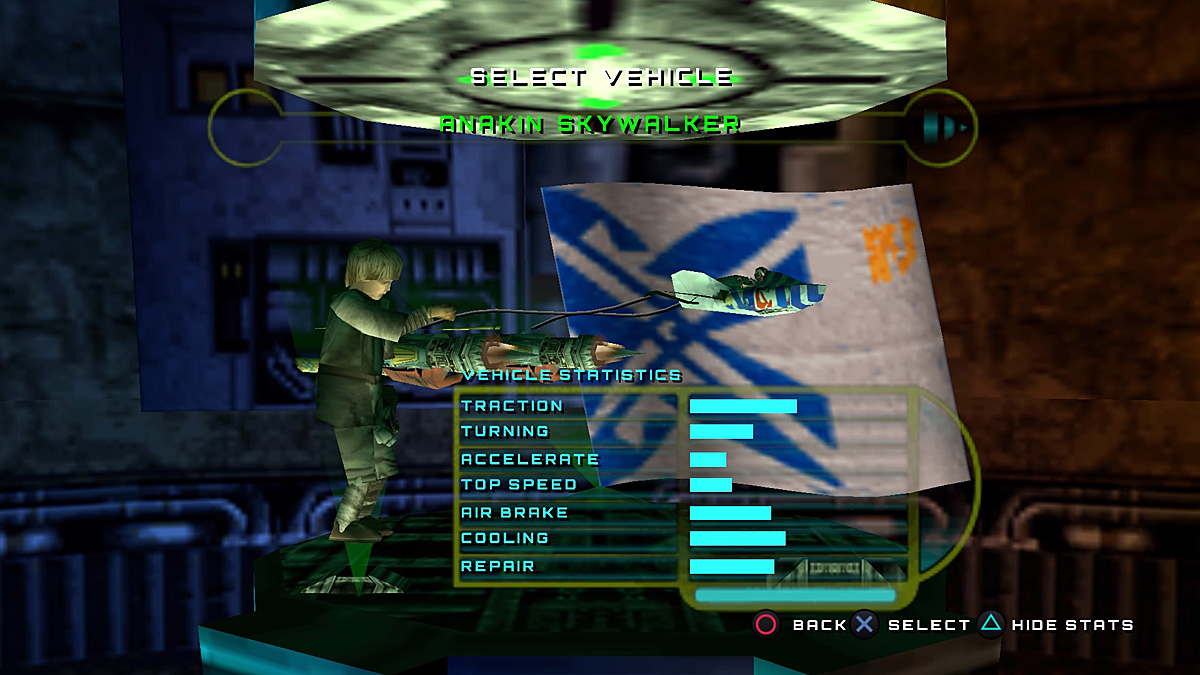Choose the Anakin Skywalker vehicle name
1200x675 pixels.
tap(590, 125)
